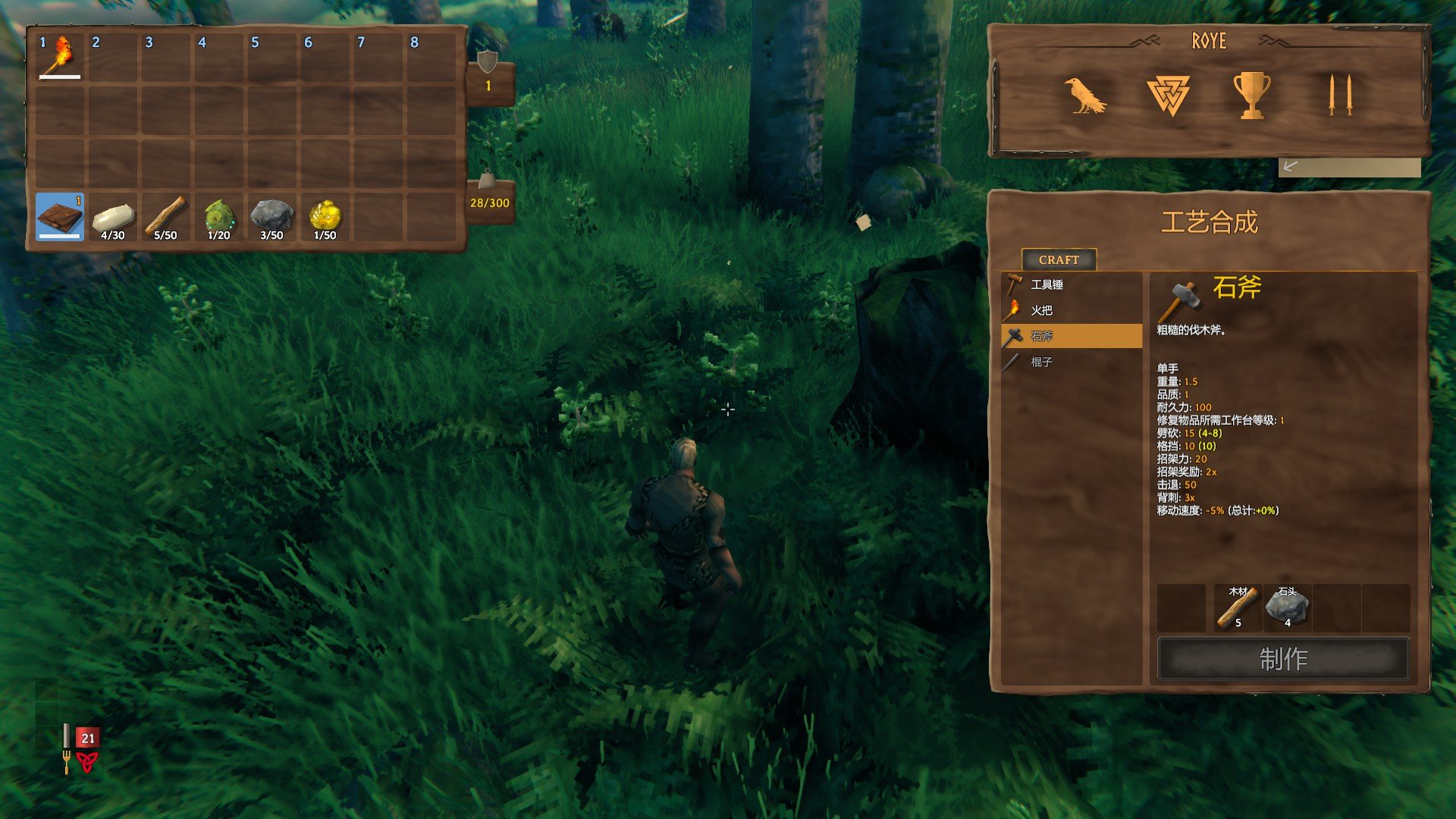Click the white feathers stack slot

point(113,216)
